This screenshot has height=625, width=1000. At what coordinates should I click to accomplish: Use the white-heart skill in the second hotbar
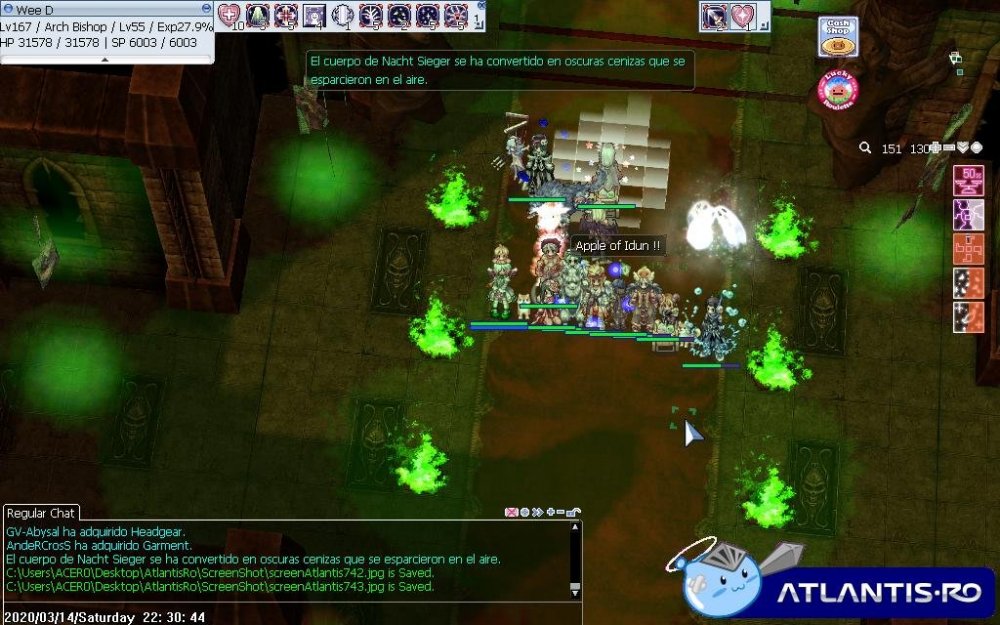pos(741,15)
